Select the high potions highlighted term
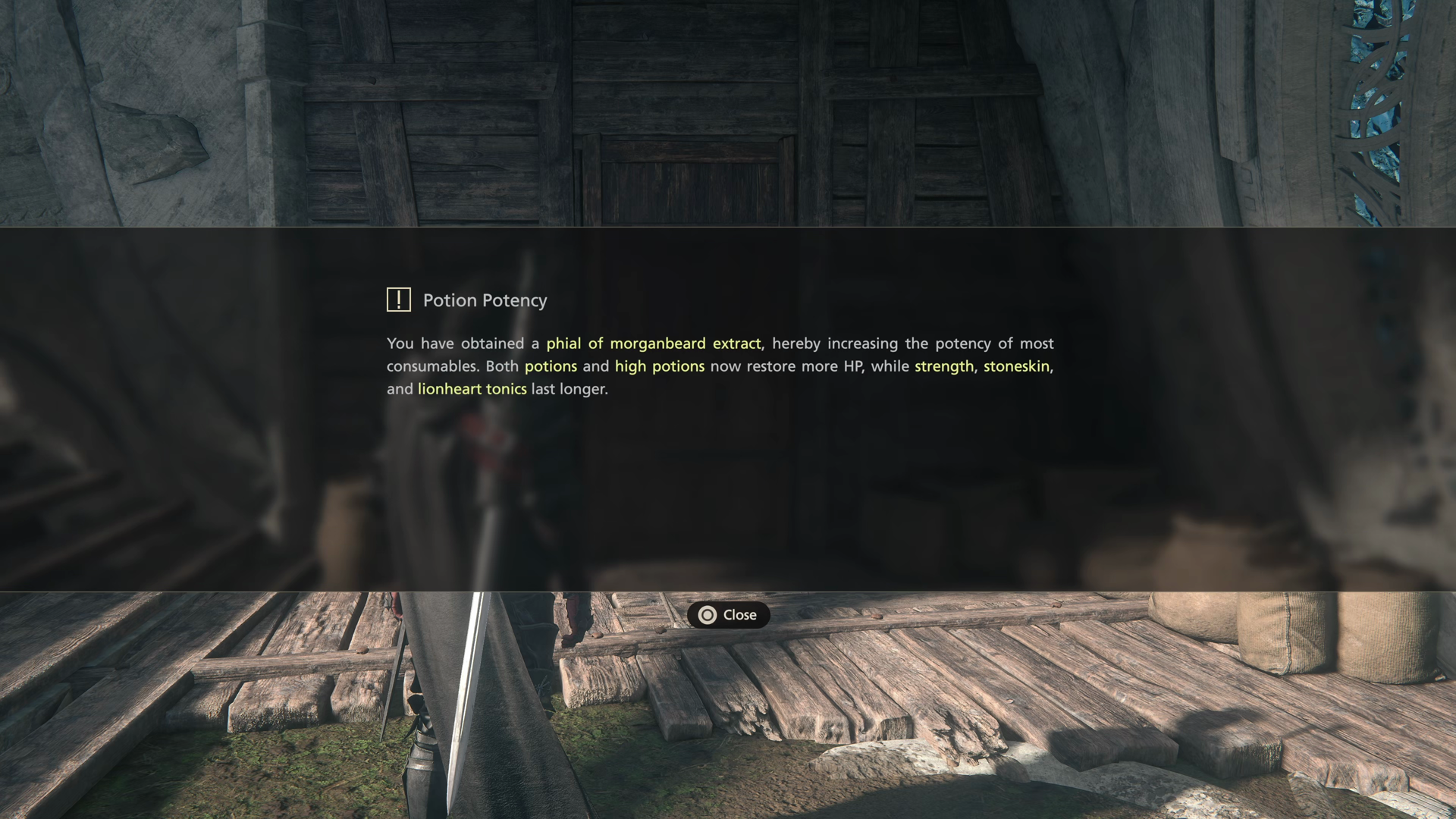Screen dimensions: 1456x819 click(659, 366)
